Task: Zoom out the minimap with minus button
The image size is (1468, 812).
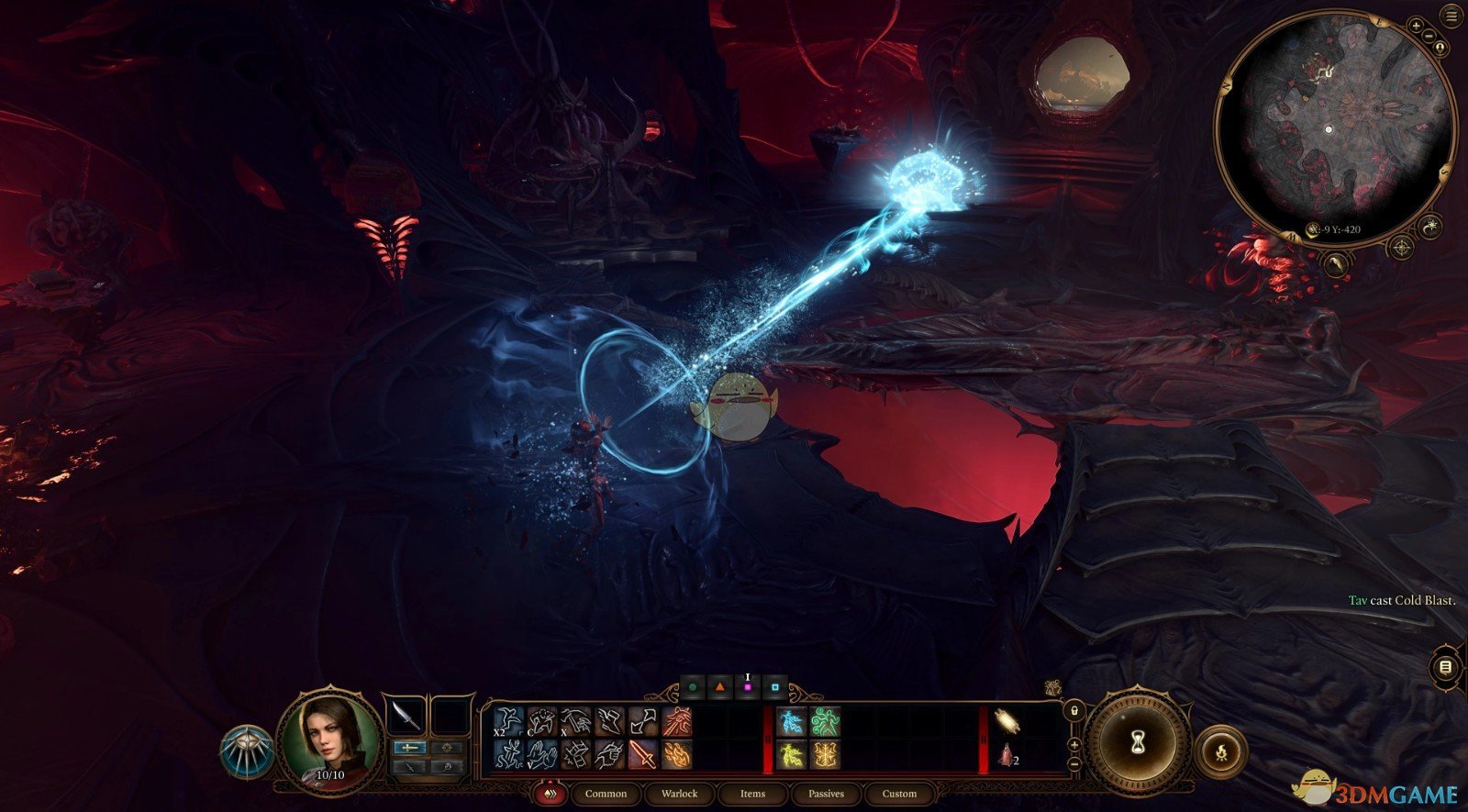Action: (x=1429, y=36)
